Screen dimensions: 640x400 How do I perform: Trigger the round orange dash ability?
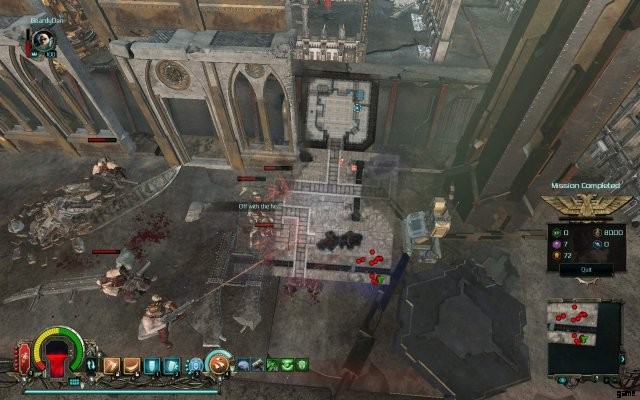[217, 362]
